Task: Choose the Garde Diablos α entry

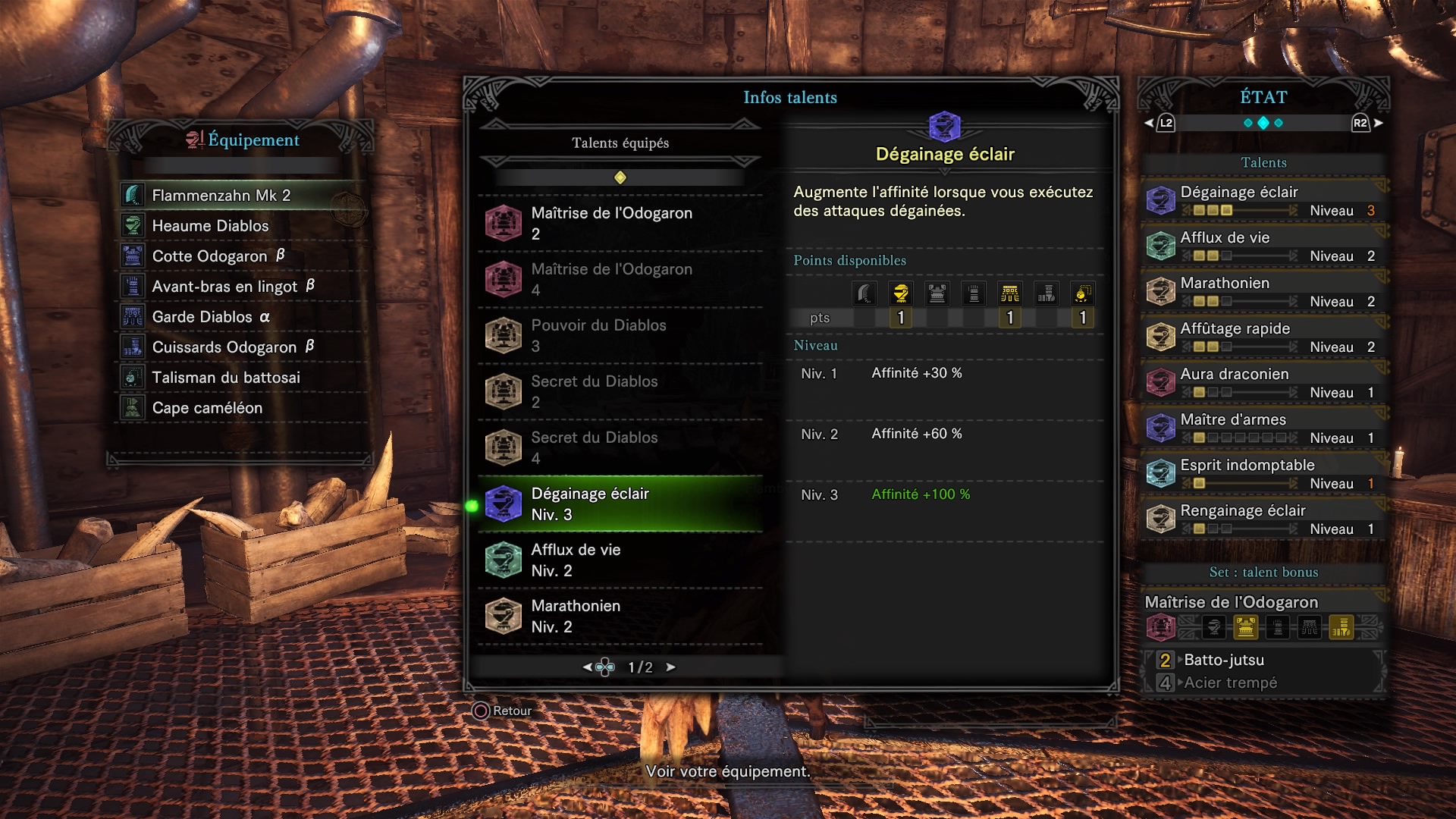Action: click(211, 317)
